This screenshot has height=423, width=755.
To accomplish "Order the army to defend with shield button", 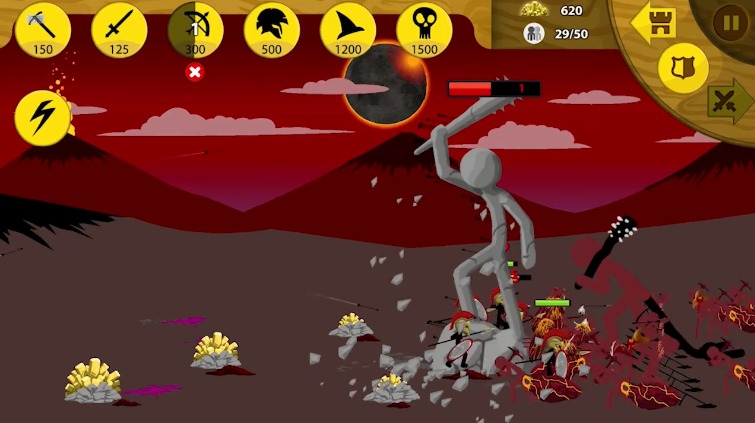I will [x=683, y=67].
